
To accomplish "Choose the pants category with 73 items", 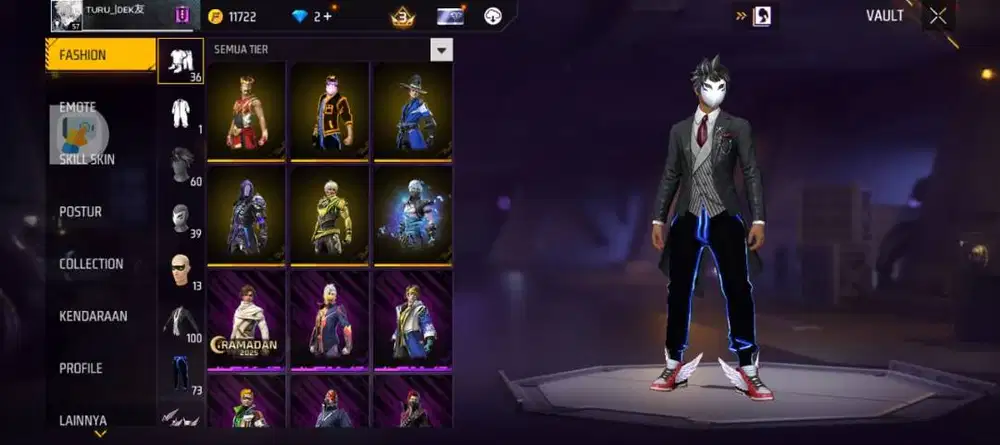I will pyautogui.click(x=181, y=373).
